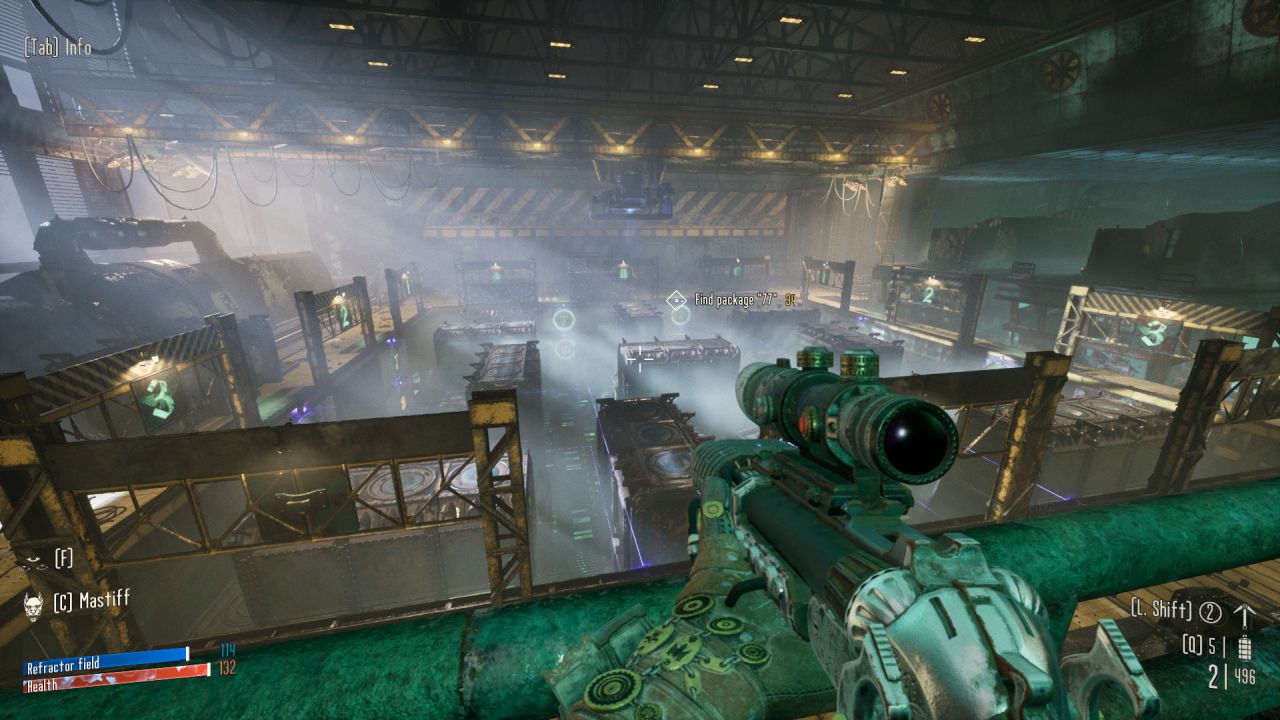Activate the eyes vision ability icon
Screen dimensions: 1280x720
[32, 560]
